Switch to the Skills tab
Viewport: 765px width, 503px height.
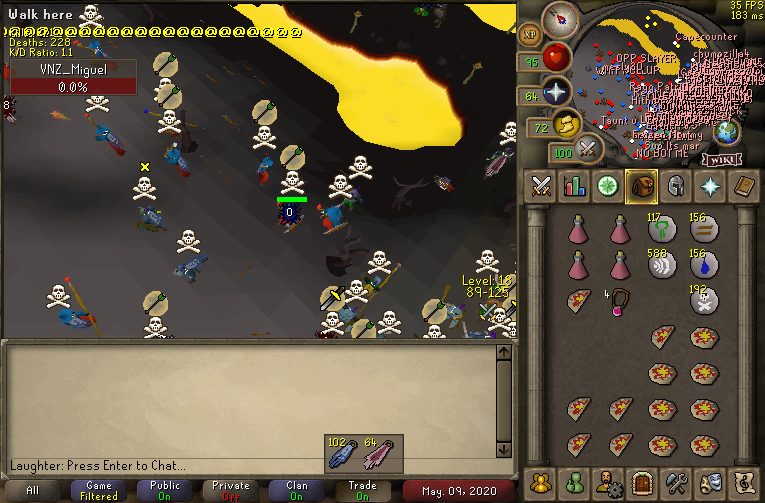(x=575, y=186)
